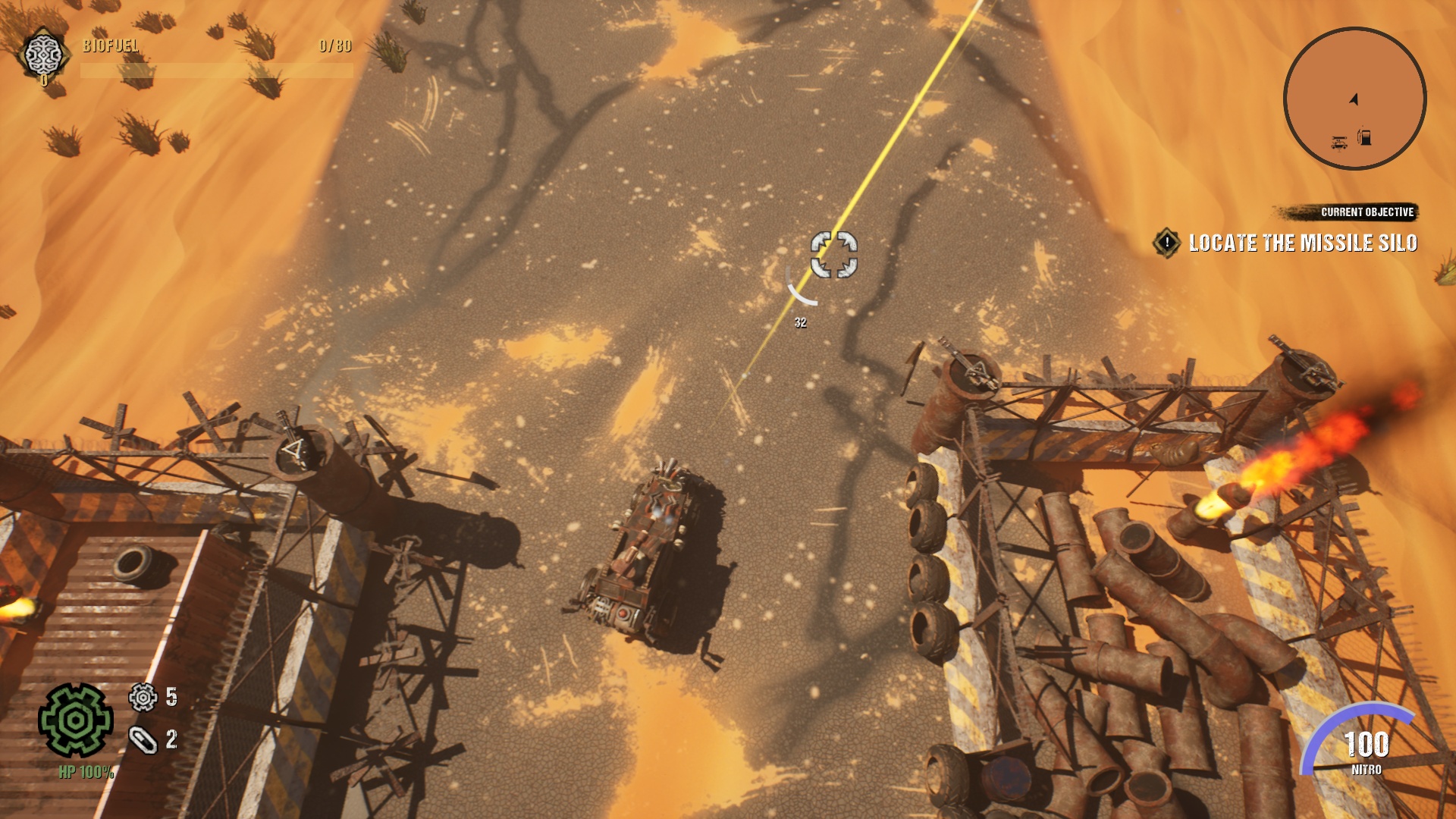
Task: Select the fuel pump marker on minimap
Action: 1364,137
